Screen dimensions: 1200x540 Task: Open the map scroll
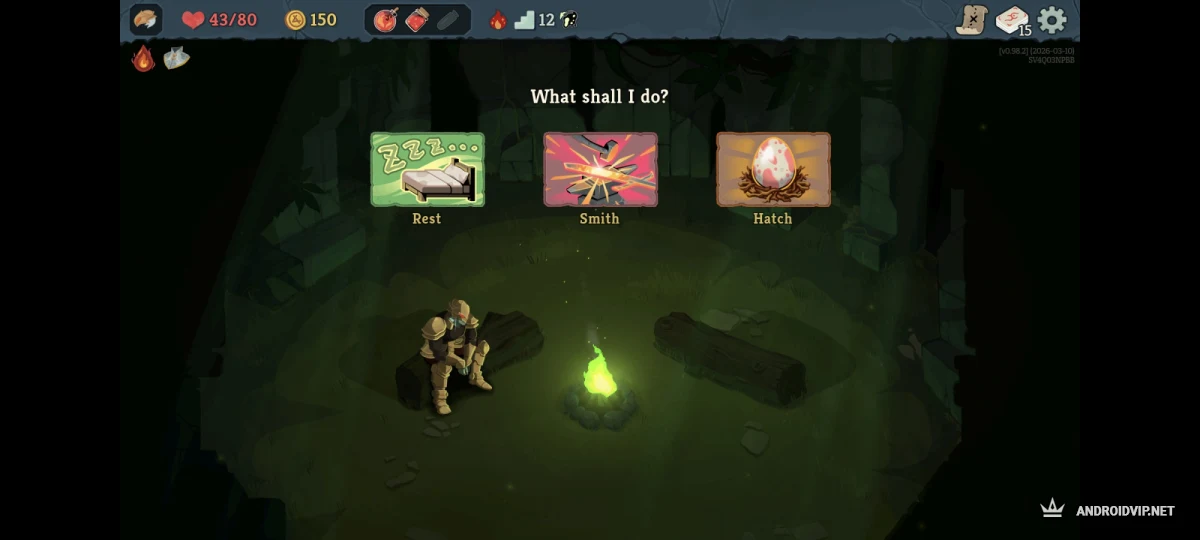point(971,19)
